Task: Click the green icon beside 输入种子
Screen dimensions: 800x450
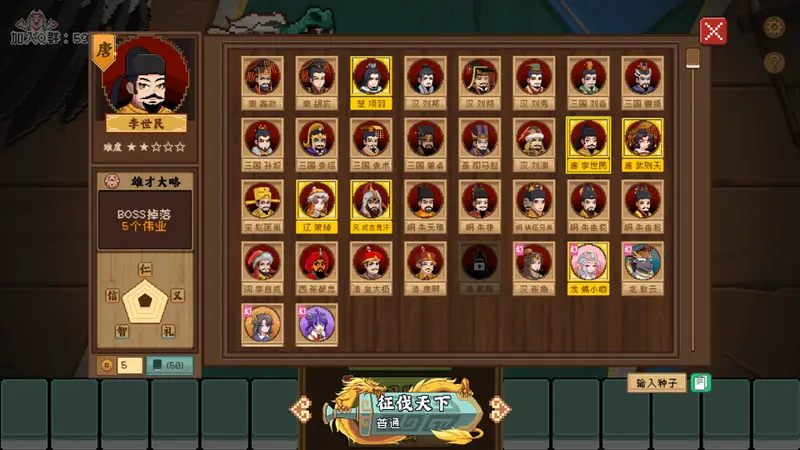Action: 700,382
